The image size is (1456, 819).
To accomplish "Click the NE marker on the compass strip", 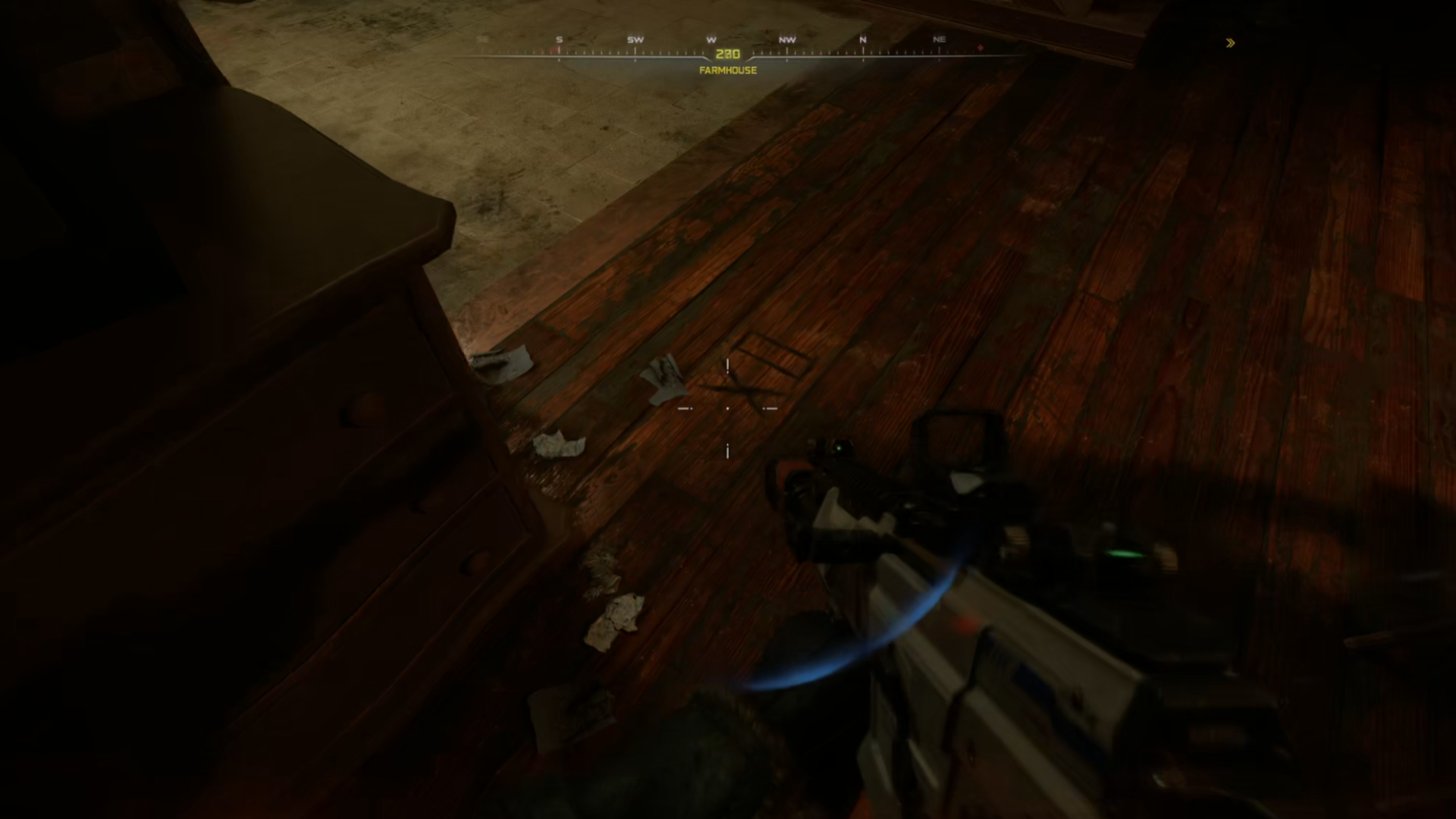I will (939, 39).
